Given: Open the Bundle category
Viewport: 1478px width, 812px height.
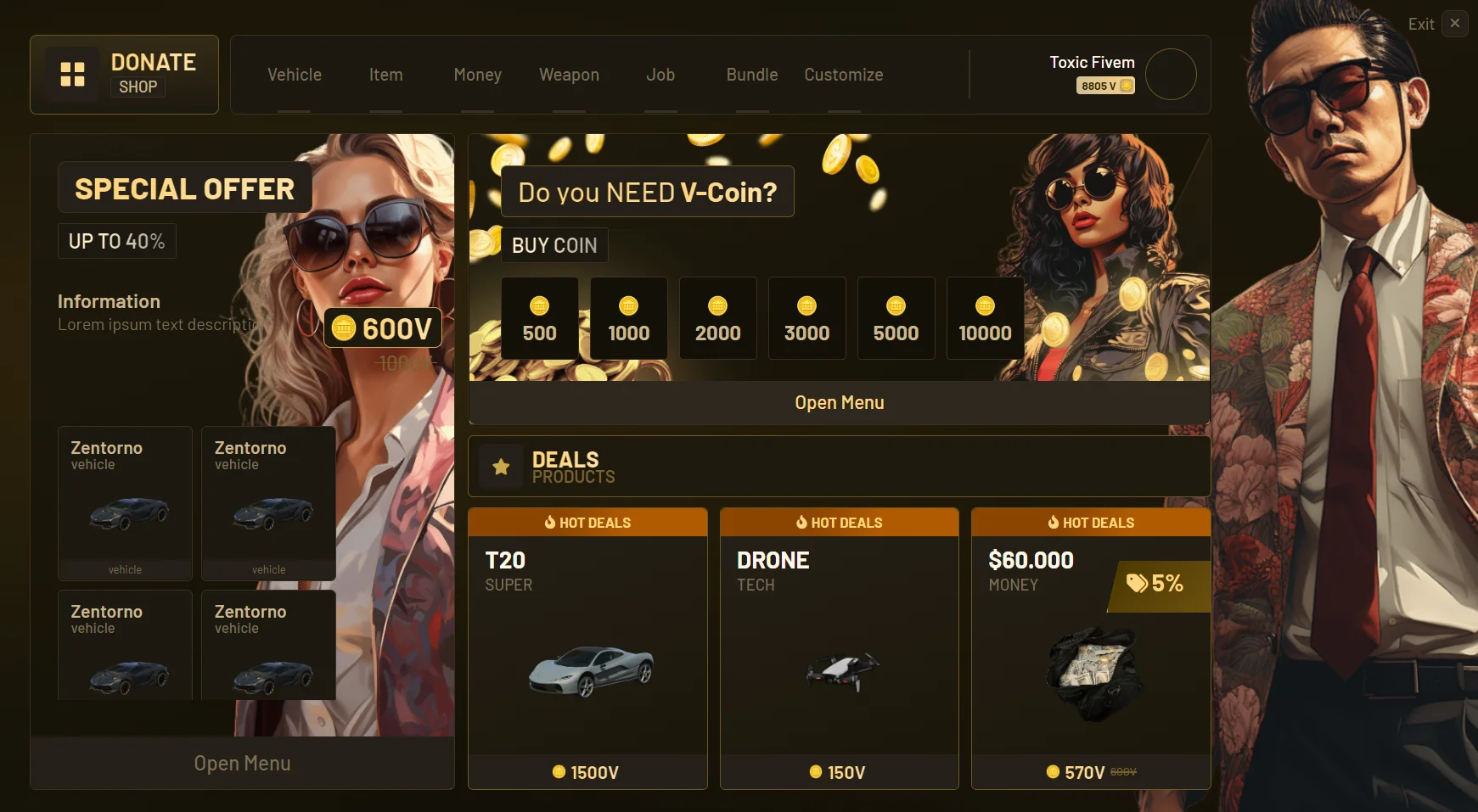Looking at the screenshot, I should tap(752, 76).
